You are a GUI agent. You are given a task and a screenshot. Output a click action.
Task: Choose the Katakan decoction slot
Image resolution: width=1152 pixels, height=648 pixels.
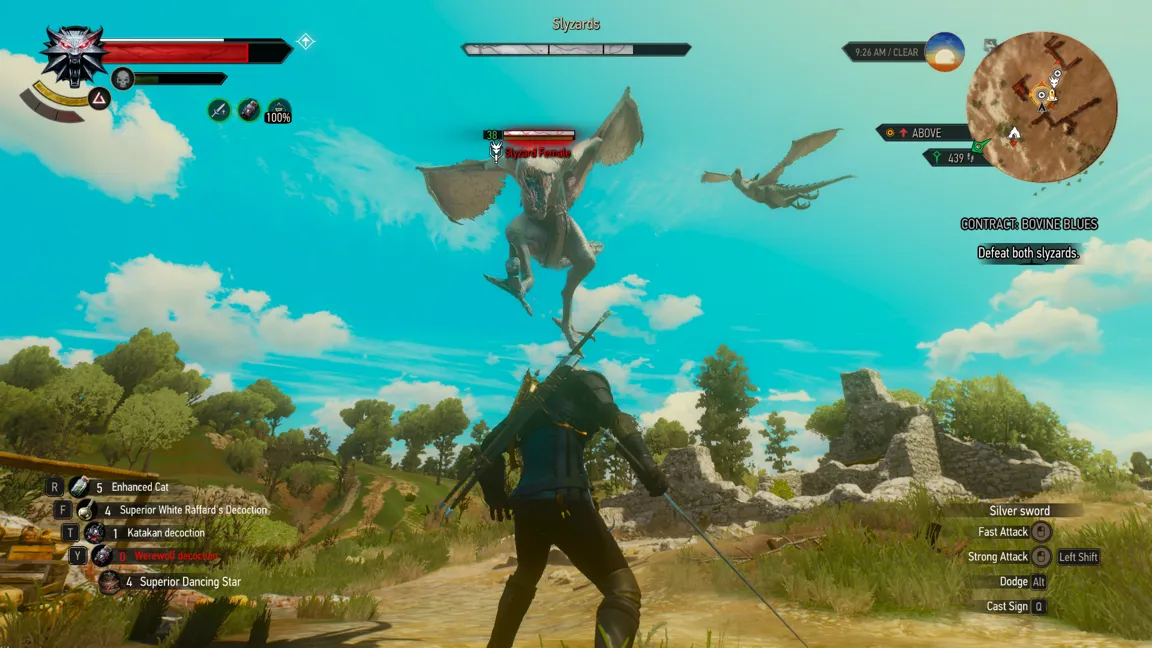[x=95, y=533]
